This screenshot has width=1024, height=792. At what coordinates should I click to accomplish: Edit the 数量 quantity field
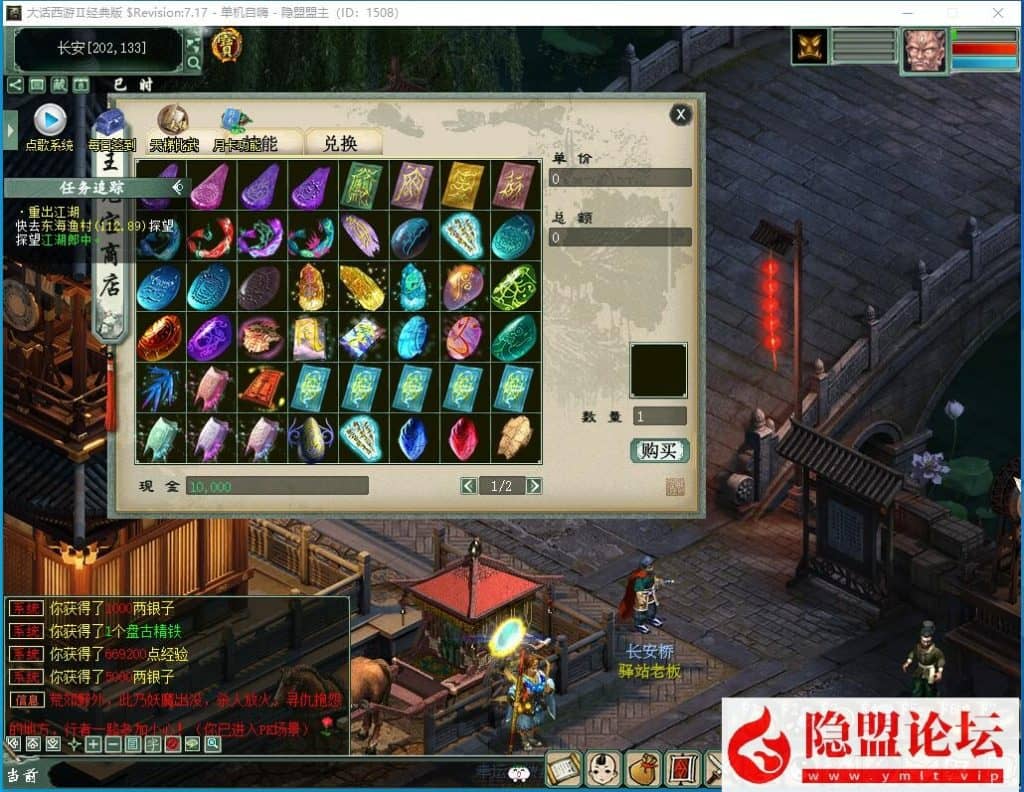tap(659, 416)
